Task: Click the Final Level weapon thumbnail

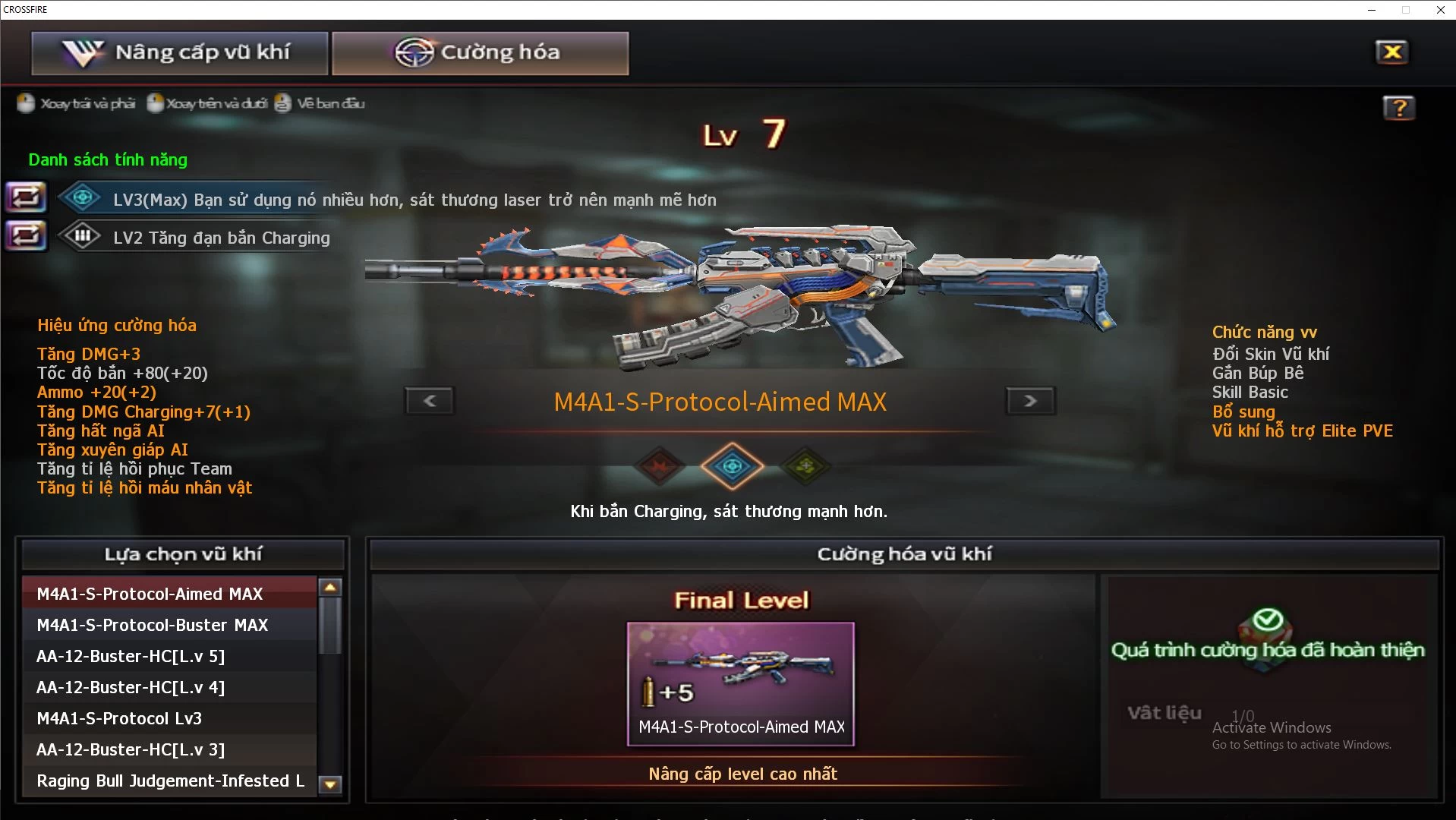Action: [x=741, y=683]
